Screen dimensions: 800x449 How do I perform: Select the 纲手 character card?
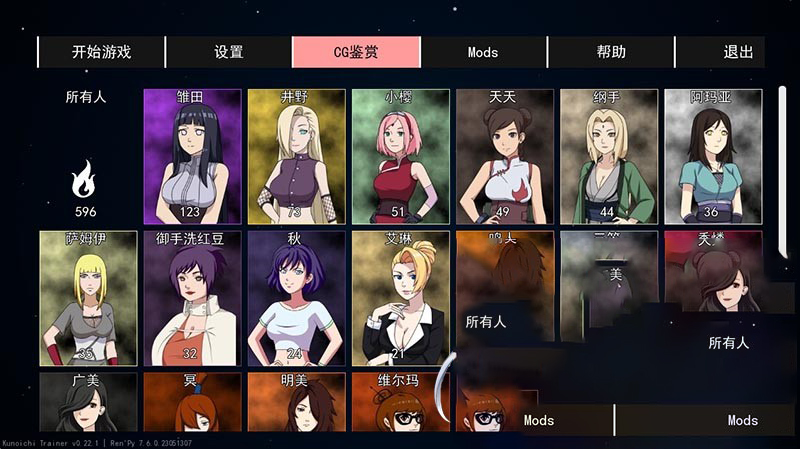pyautogui.click(x=608, y=157)
